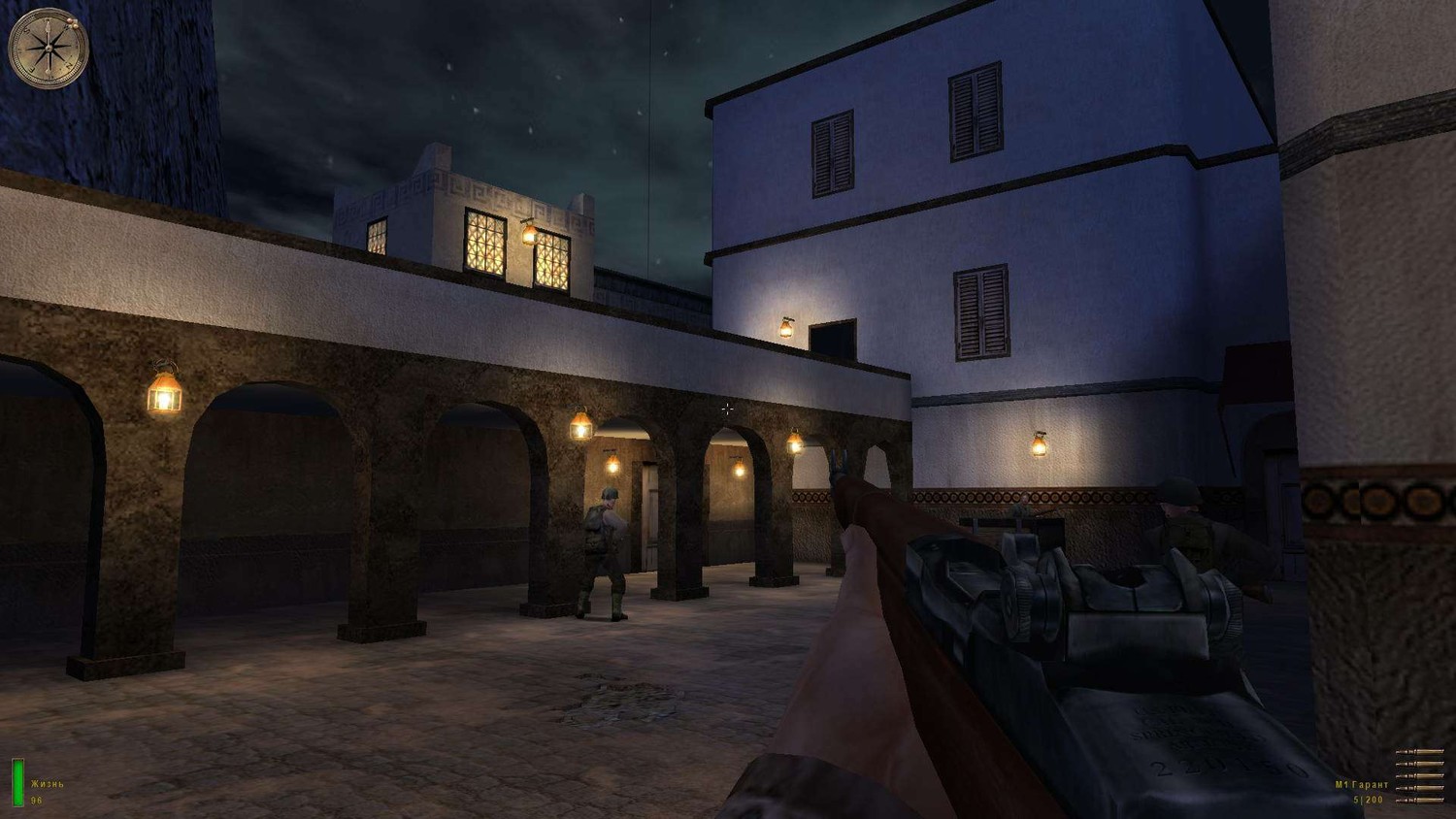Image resolution: width=1456 pixels, height=819 pixels.
Task: Click the compass in the corner
Action: point(49,49)
